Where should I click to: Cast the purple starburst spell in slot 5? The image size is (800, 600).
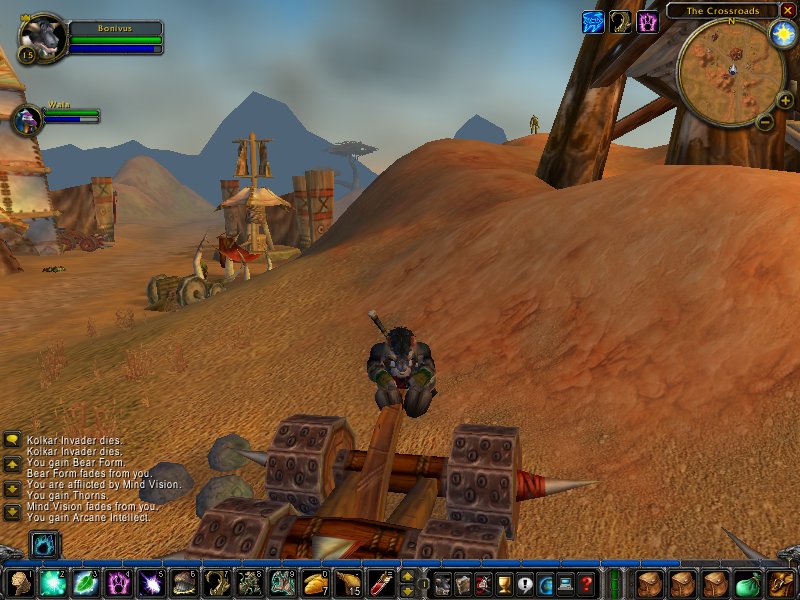pyautogui.click(x=150, y=582)
